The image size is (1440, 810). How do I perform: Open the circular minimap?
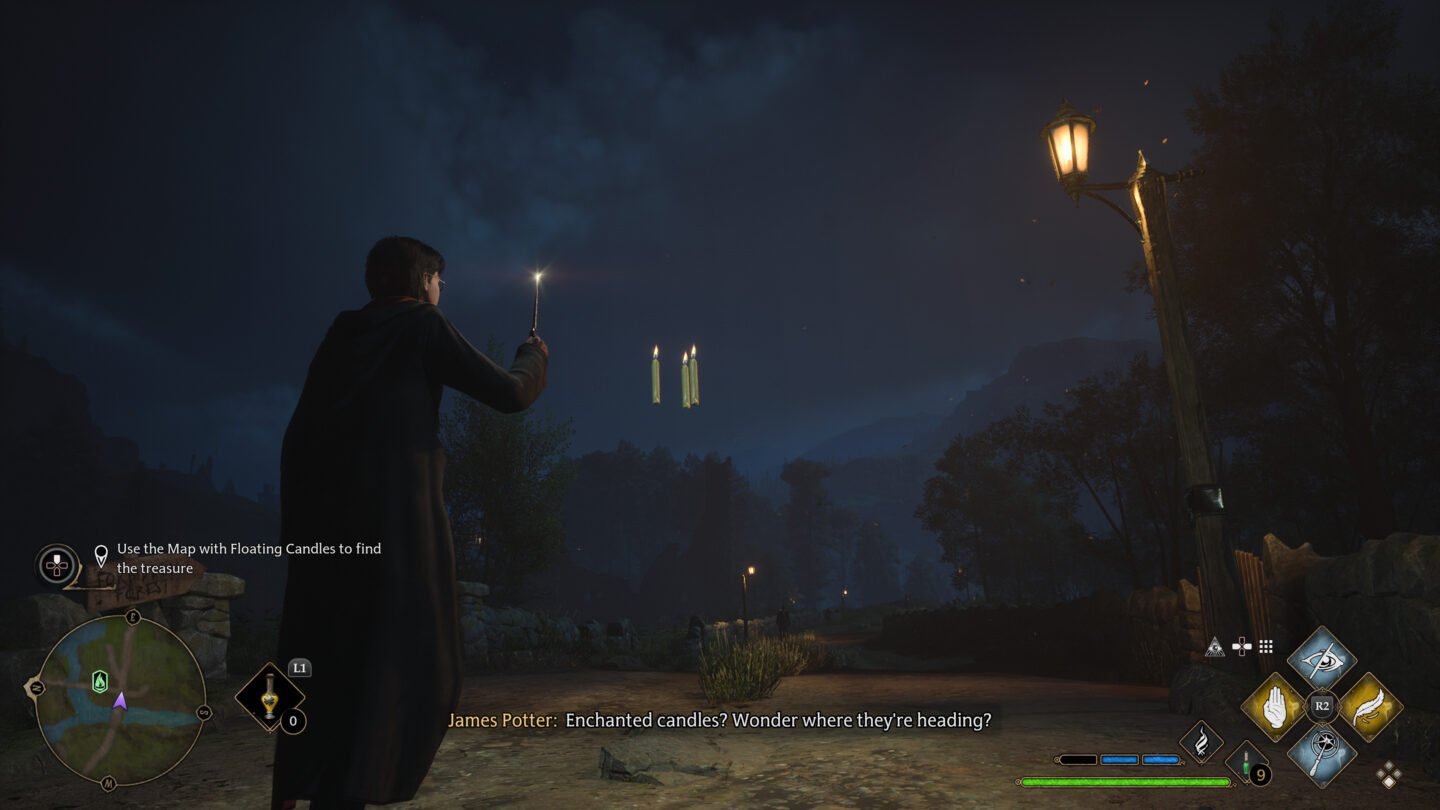click(120, 700)
